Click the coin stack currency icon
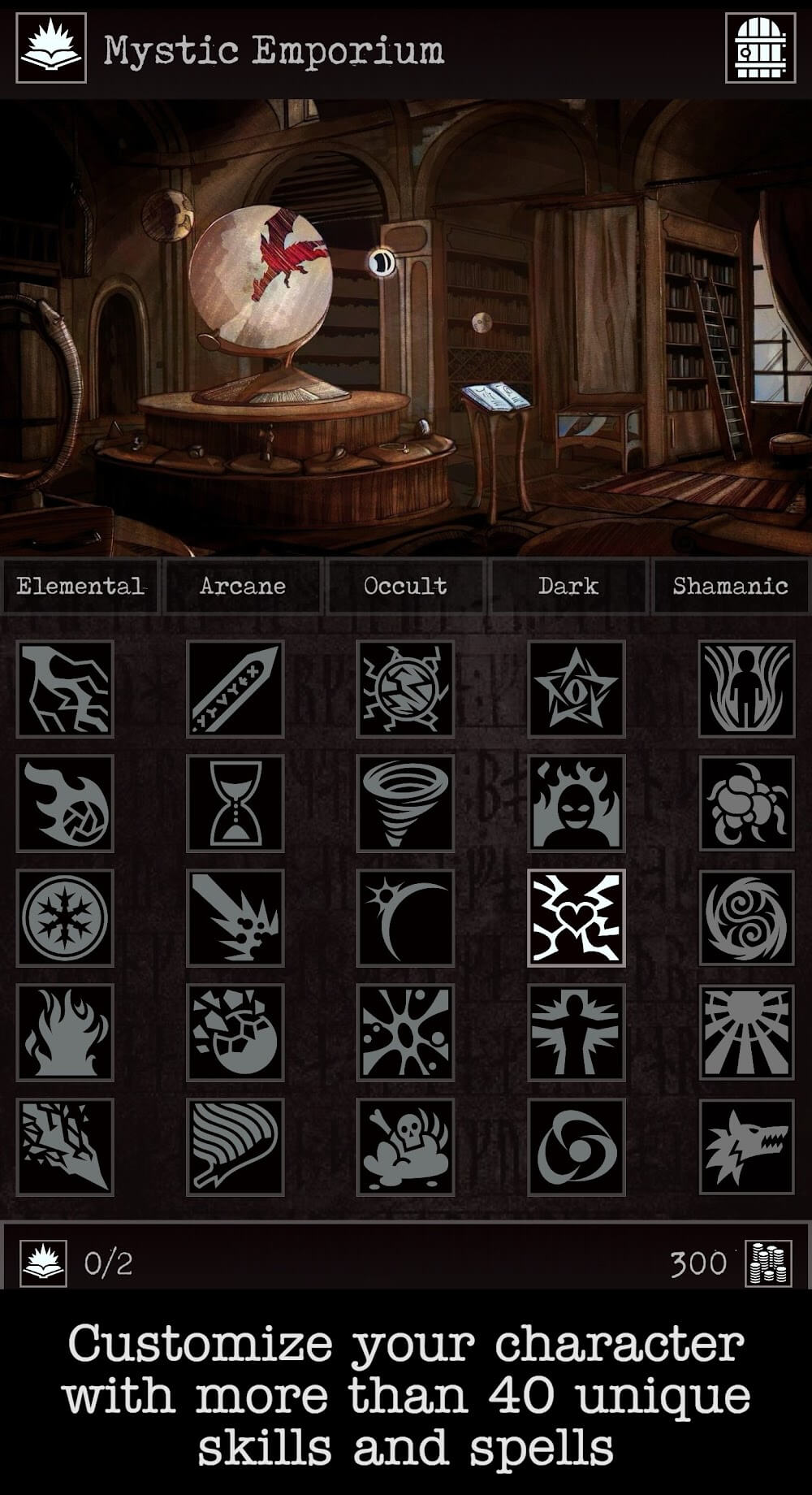812x1495 pixels. point(768,1263)
